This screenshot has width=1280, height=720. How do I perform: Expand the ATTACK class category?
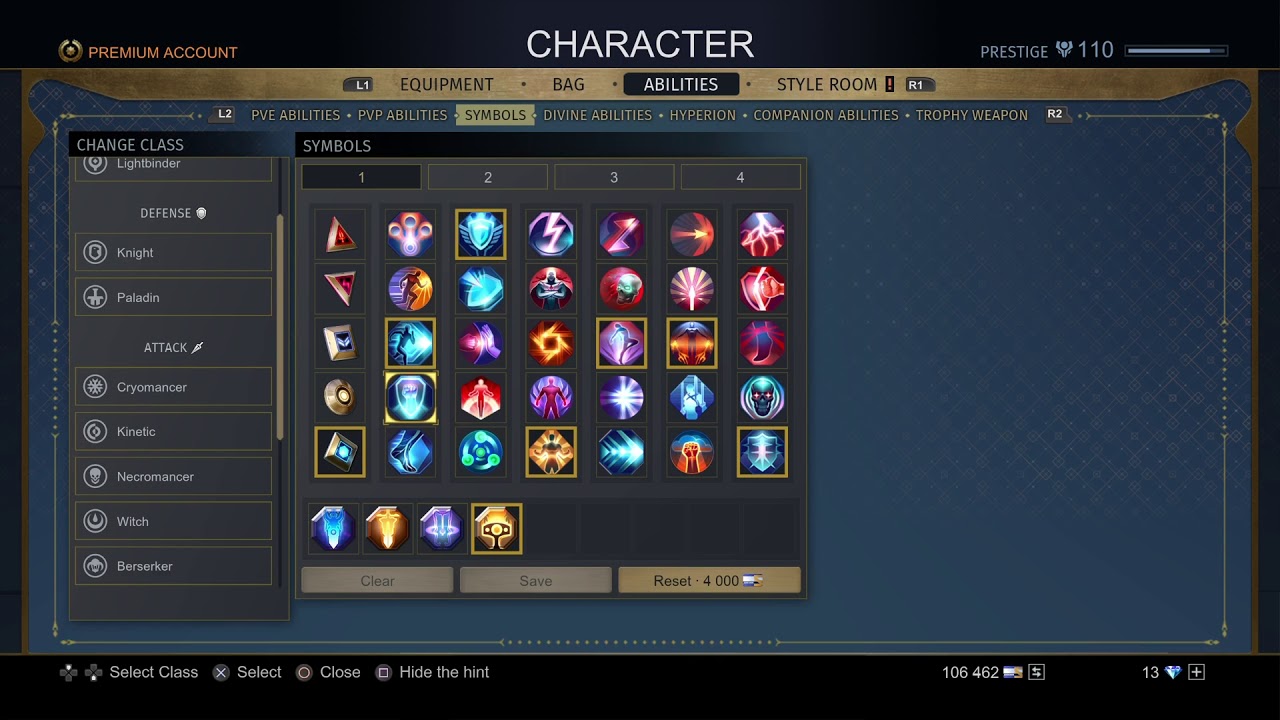(x=172, y=347)
